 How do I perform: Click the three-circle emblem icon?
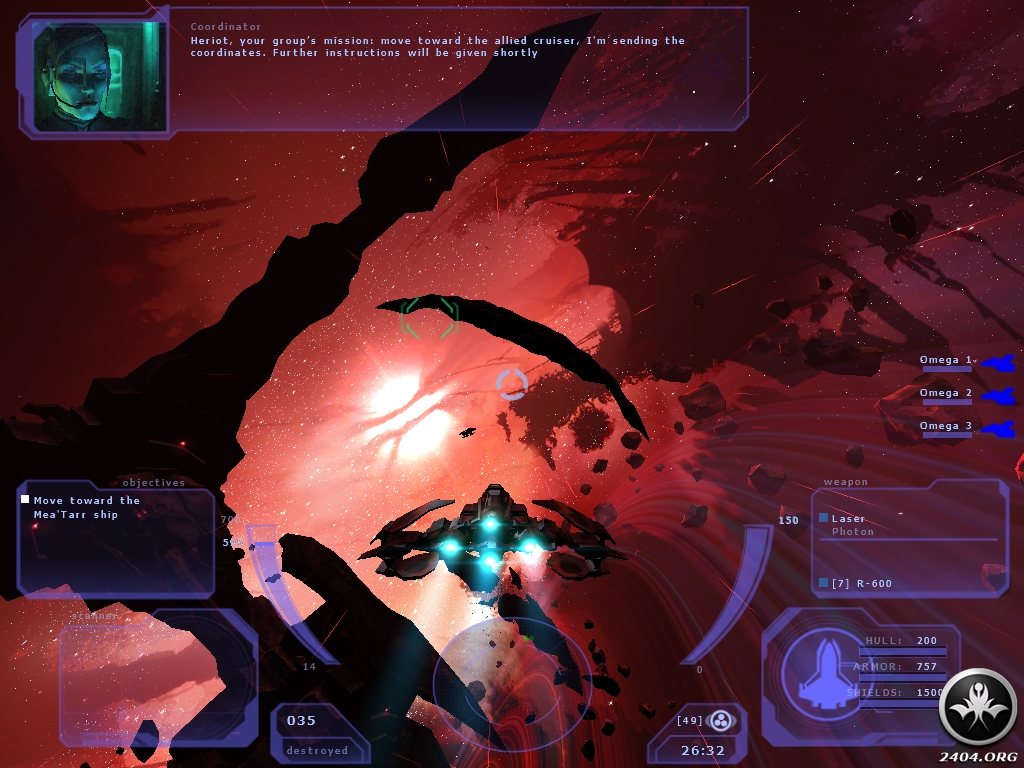[x=720, y=720]
